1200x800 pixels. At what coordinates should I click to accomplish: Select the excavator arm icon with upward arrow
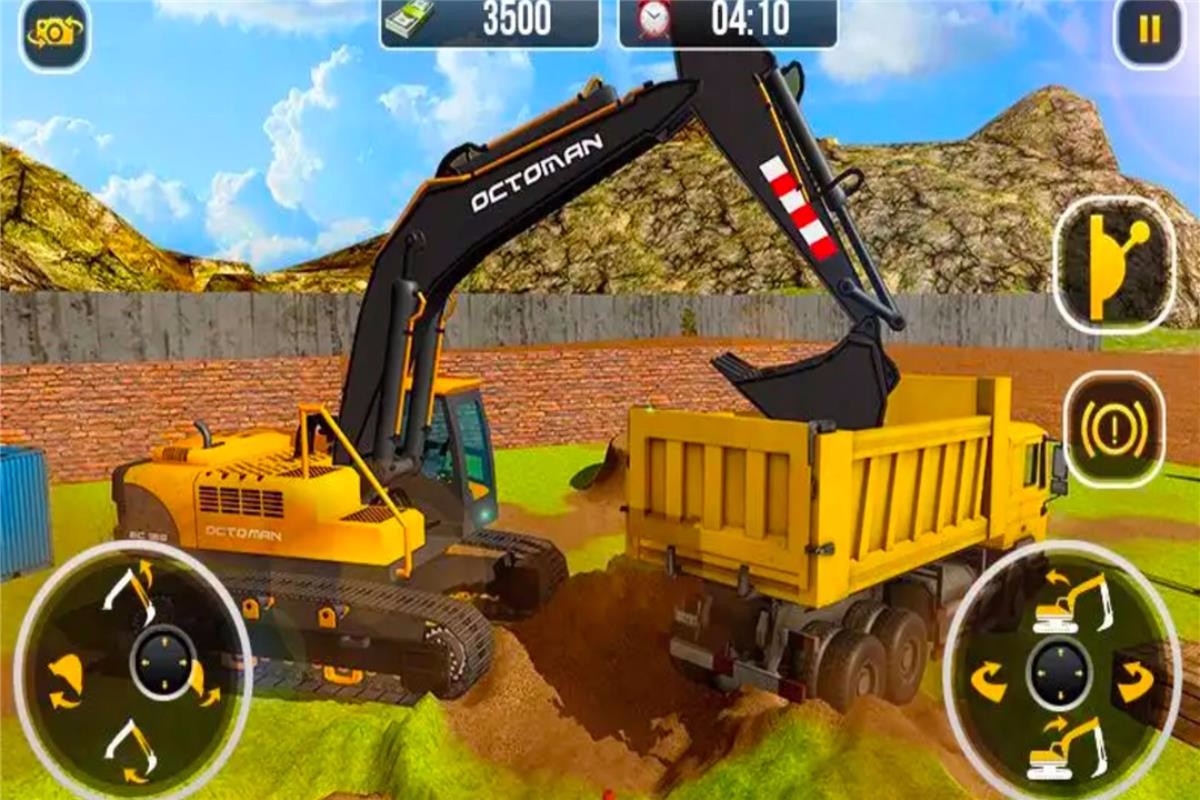click(x=131, y=589)
